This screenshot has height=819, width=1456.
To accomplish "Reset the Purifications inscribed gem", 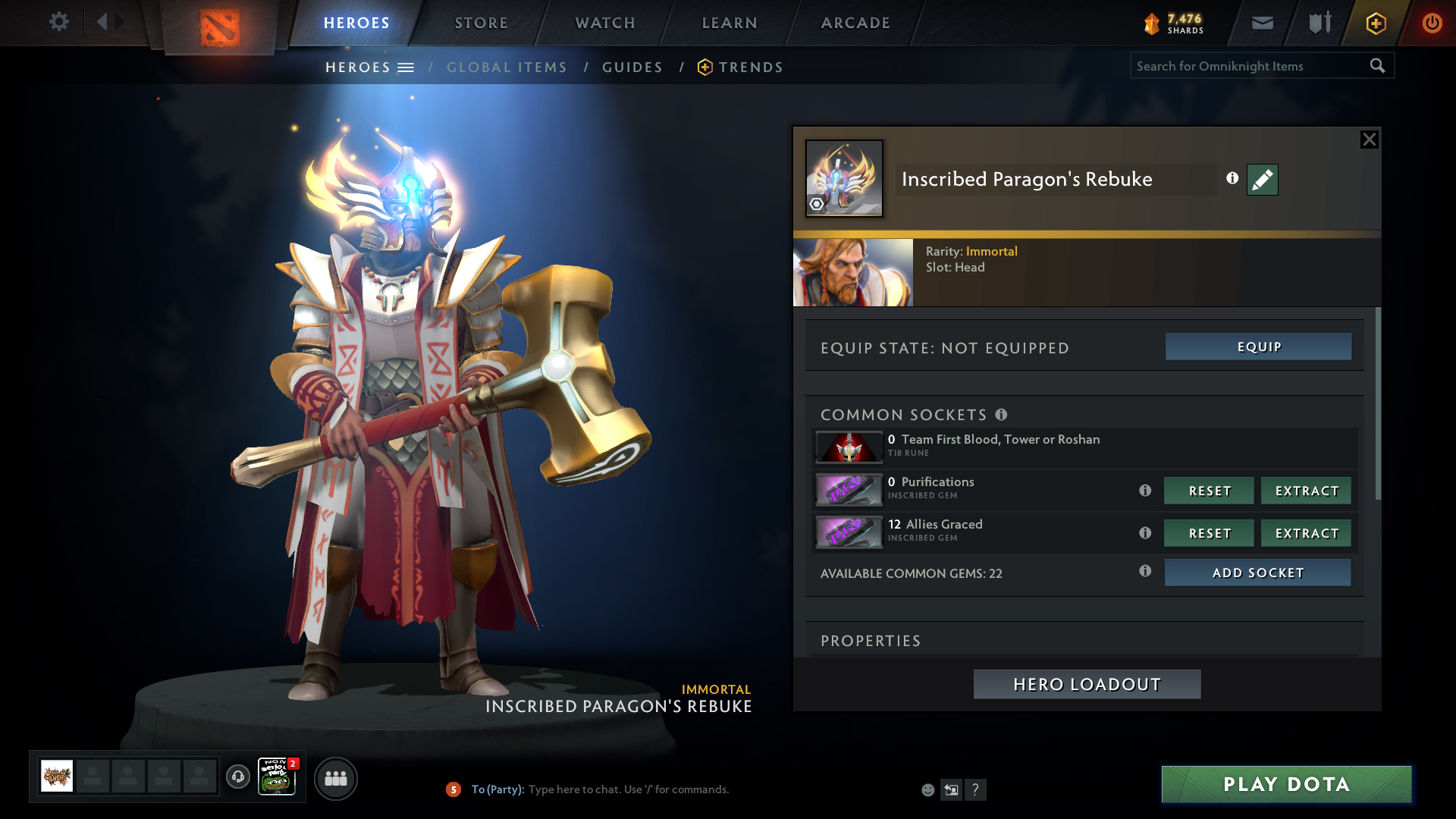I will [1209, 491].
